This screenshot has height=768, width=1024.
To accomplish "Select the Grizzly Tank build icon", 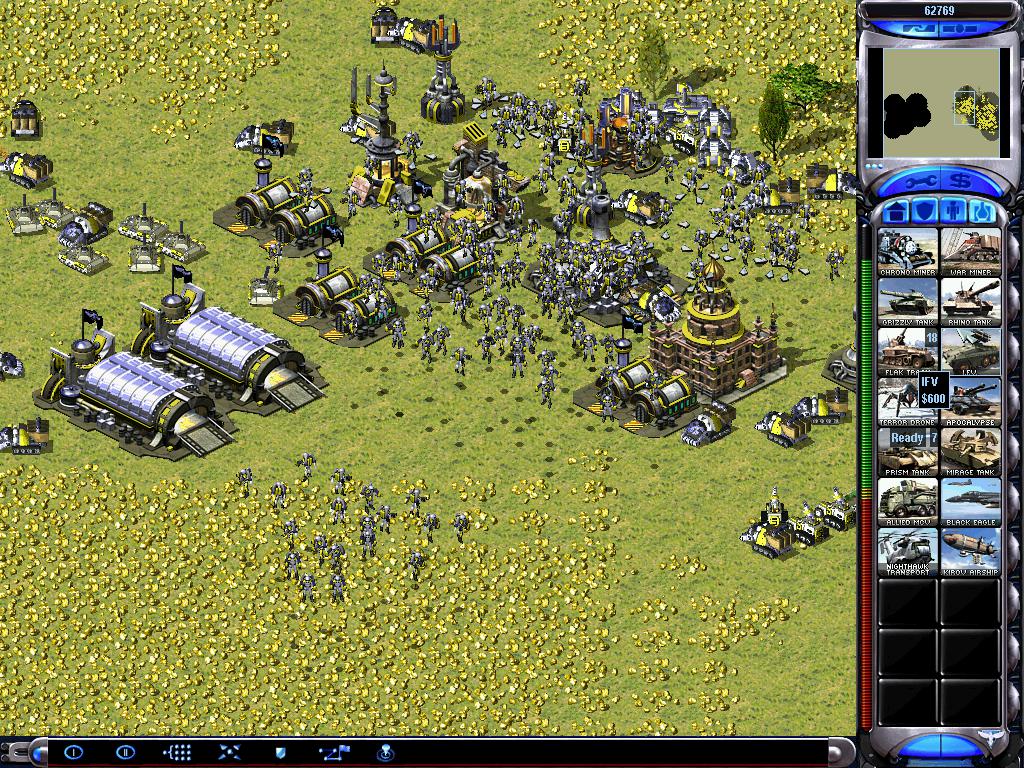I will click(x=908, y=302).
